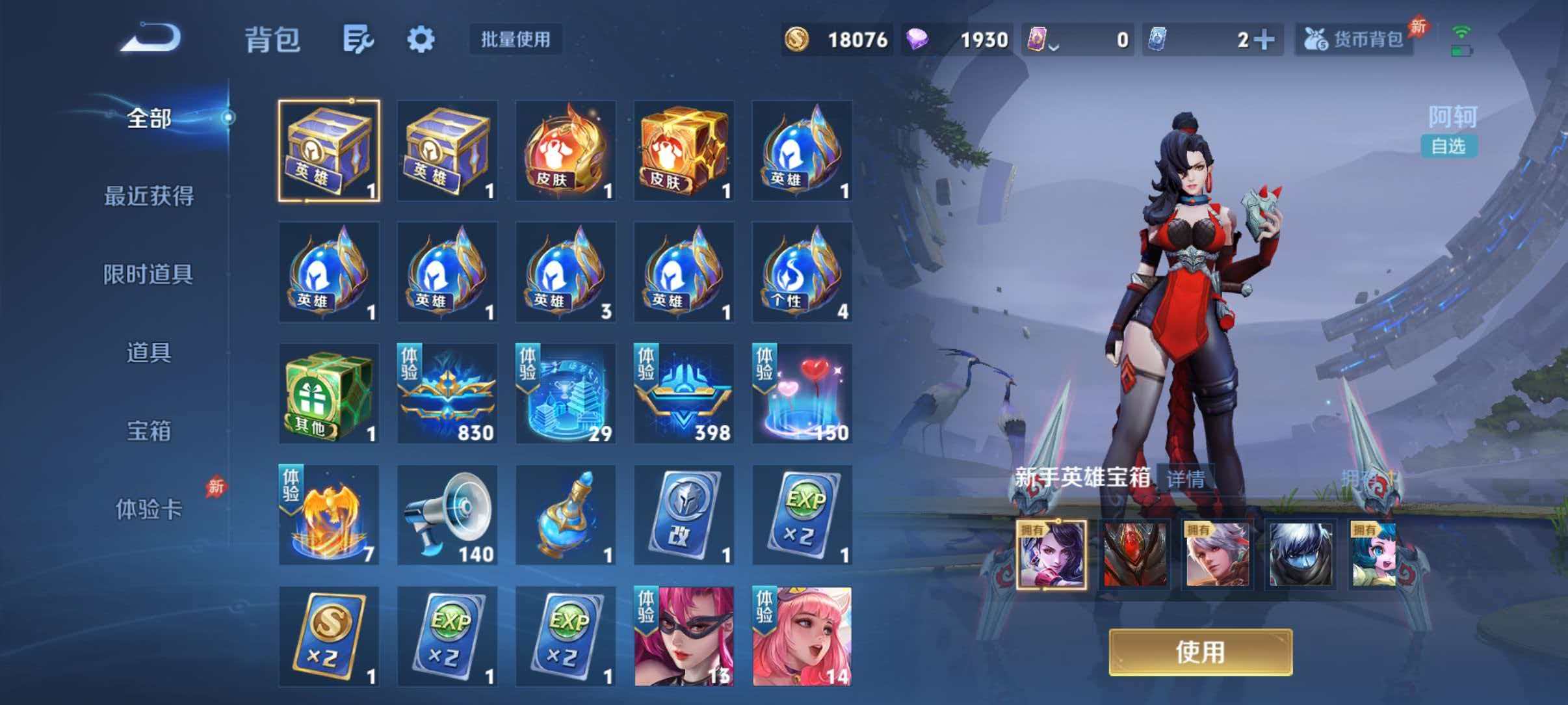Open the settings gear icon
The height and width of the screenshot is (705, 1568).
[421, 39]
